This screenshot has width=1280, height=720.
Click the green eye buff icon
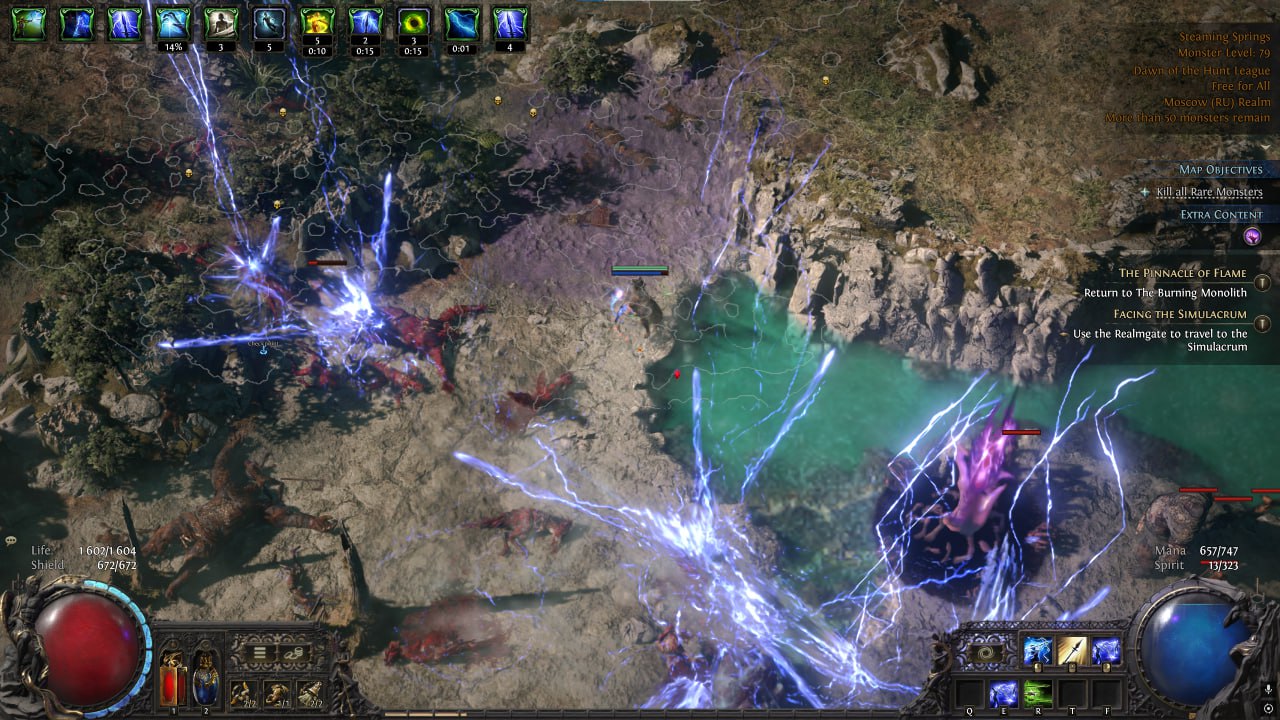pos(414,23)
